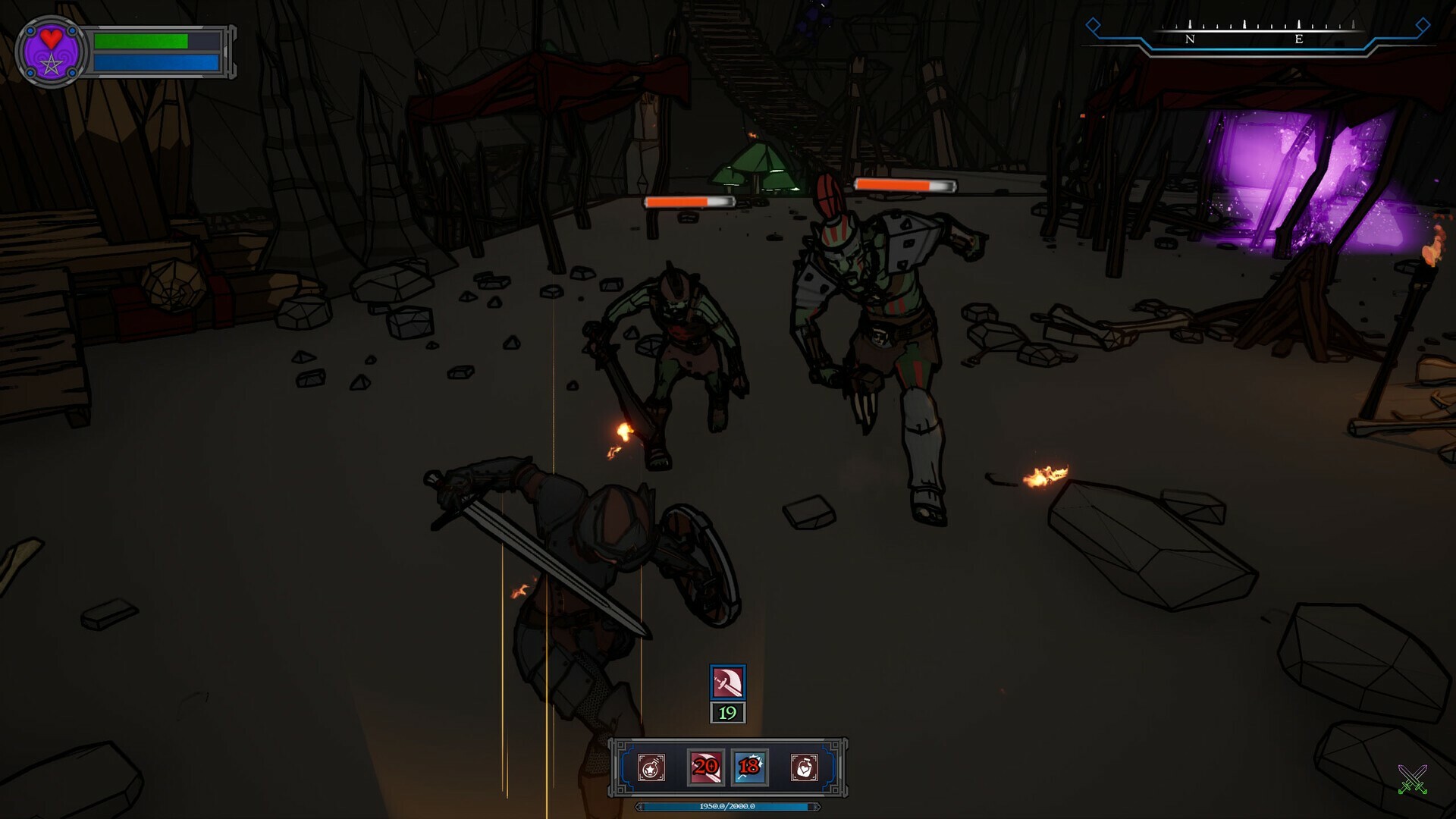1456x819 pixels.
Task: Click the 1950.0/2000.0 resource readout
Action: pyautogui.click(x=727, y=806)
